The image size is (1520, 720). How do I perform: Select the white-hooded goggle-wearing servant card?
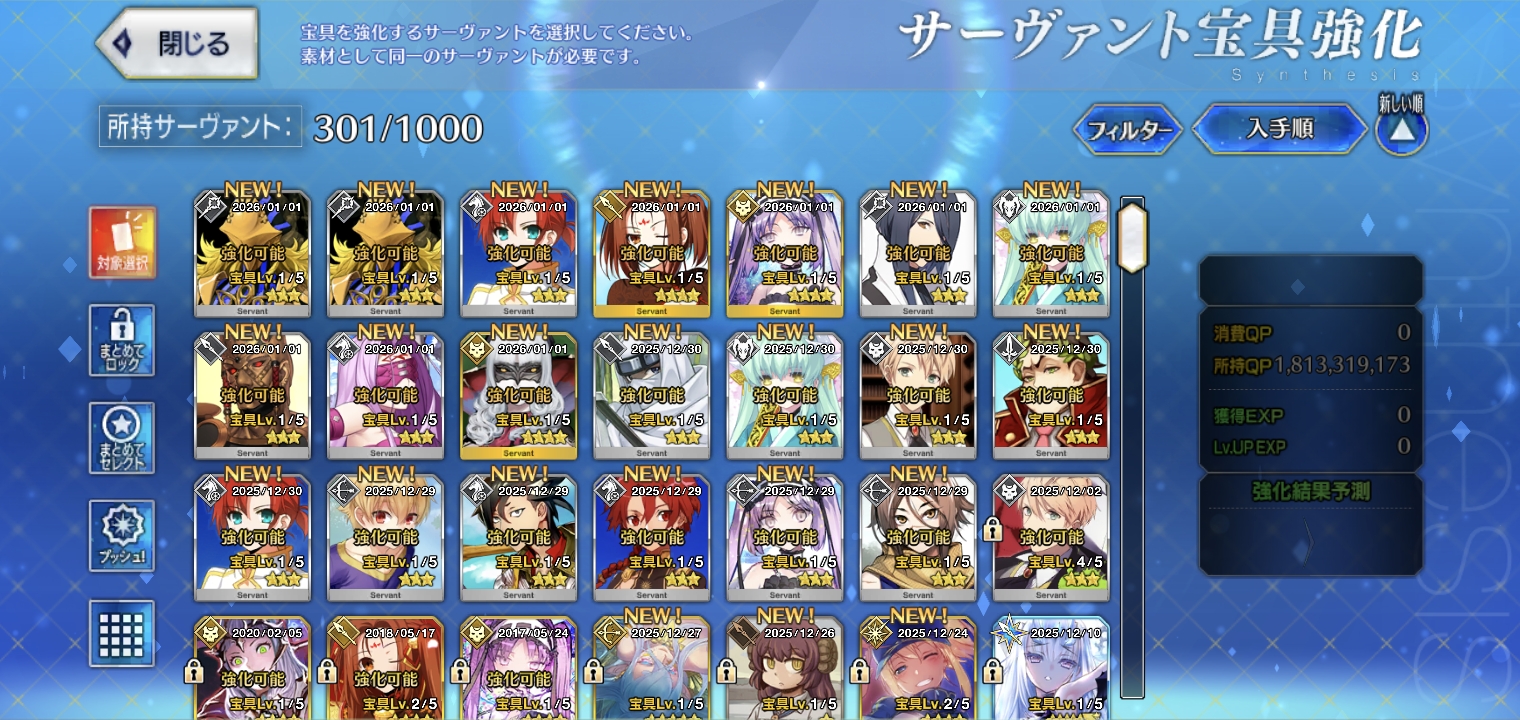[651, 394]
